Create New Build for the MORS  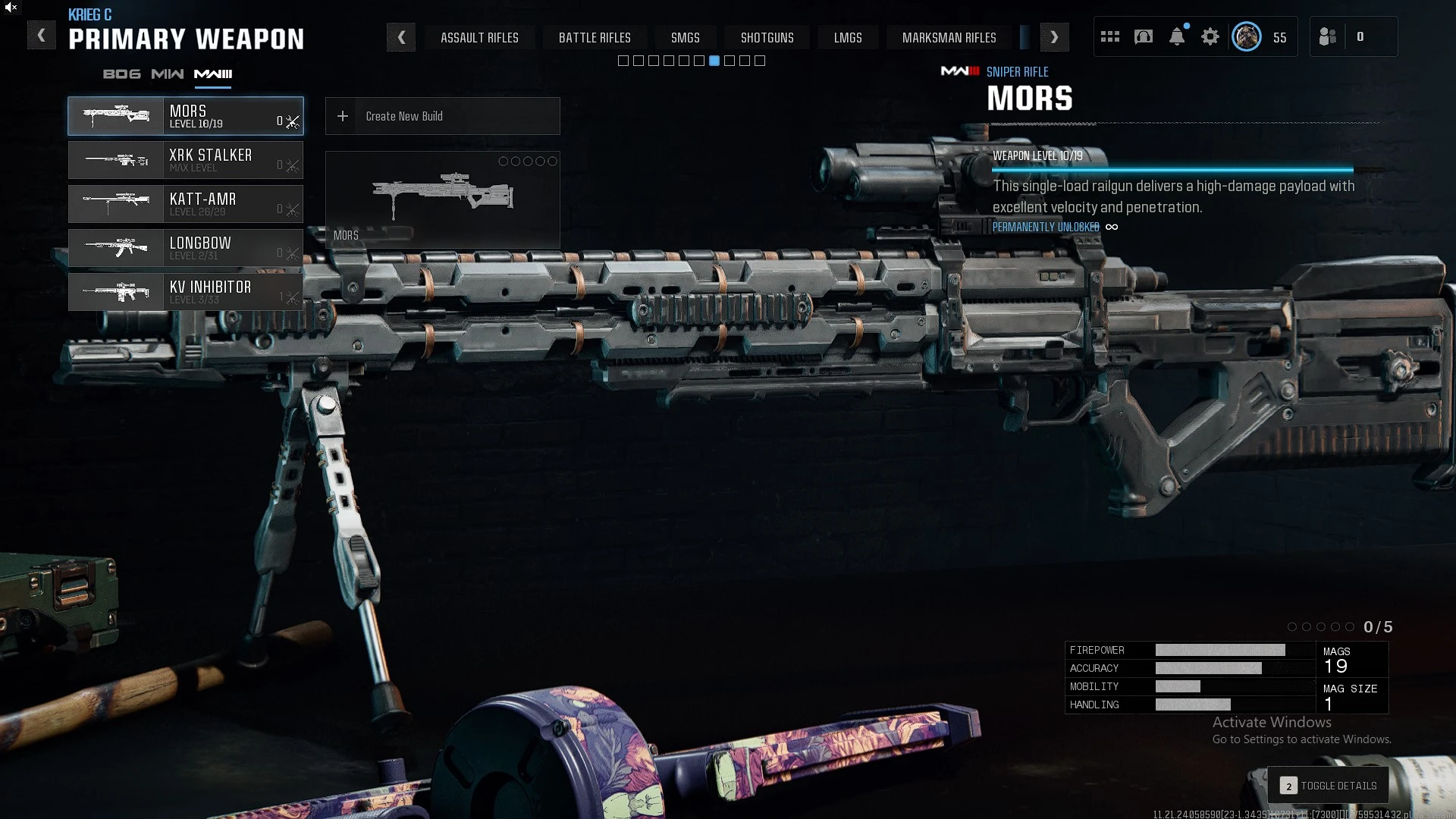pyautogui.click(x=443, y=116)
